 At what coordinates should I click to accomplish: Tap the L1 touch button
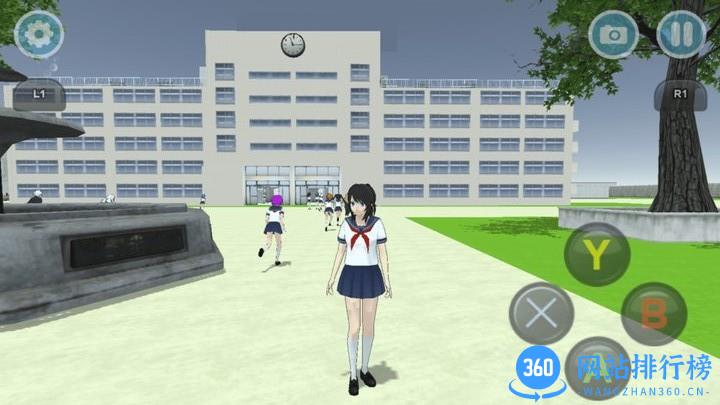tap(41, 94)
